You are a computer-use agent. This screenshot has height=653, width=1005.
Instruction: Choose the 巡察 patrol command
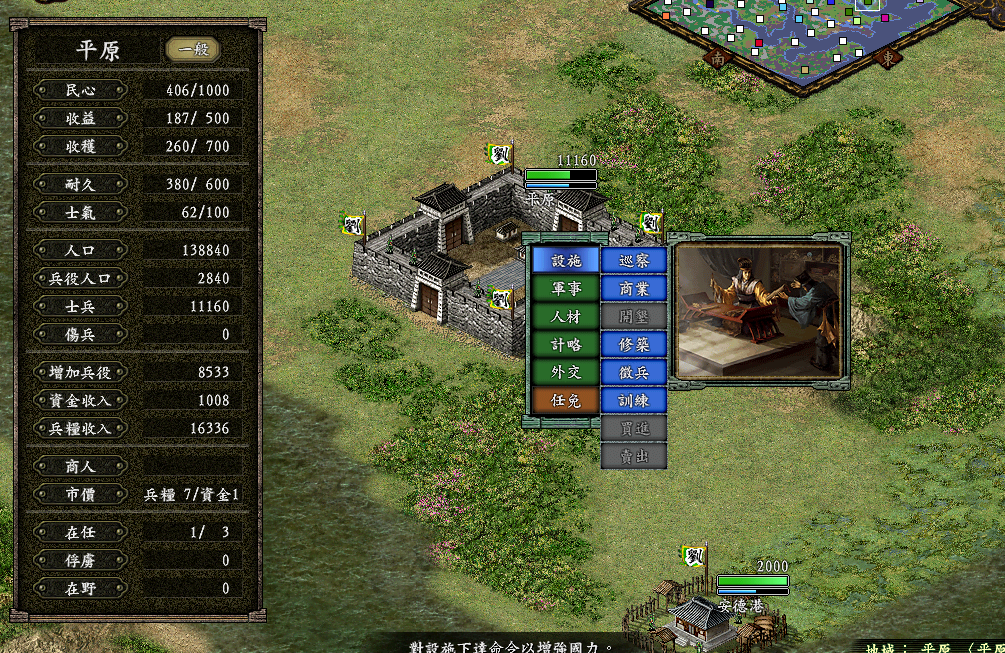click(633, 260)
